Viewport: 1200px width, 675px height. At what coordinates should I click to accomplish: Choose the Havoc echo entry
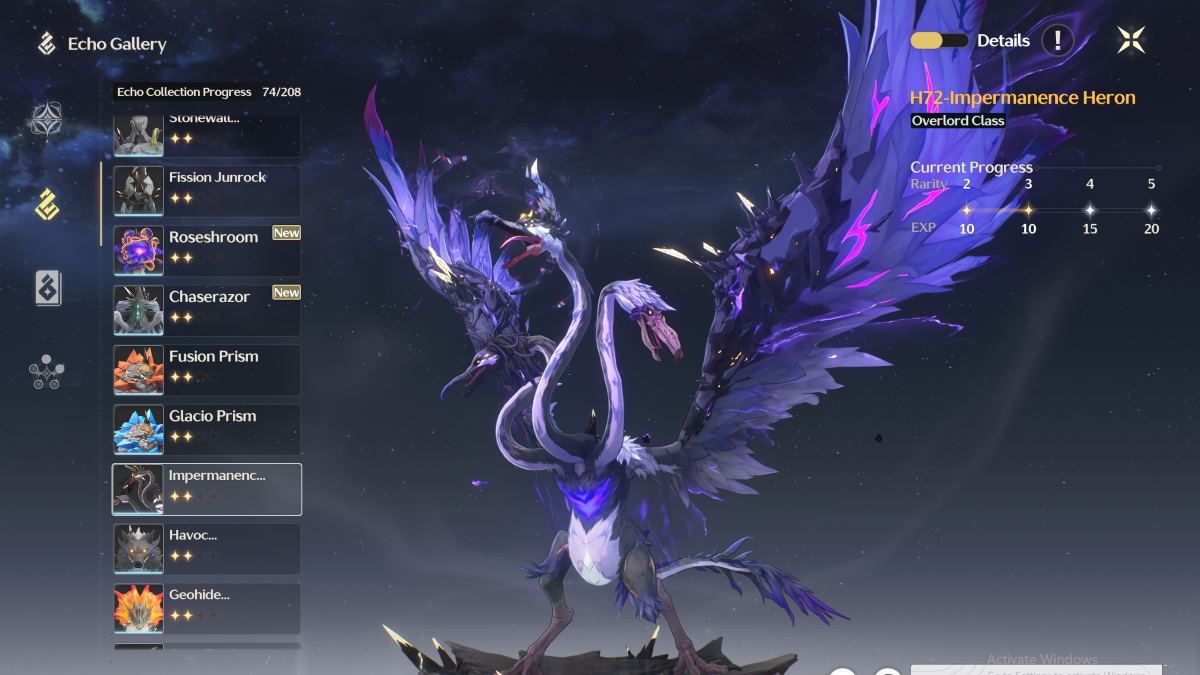[207, 548]
